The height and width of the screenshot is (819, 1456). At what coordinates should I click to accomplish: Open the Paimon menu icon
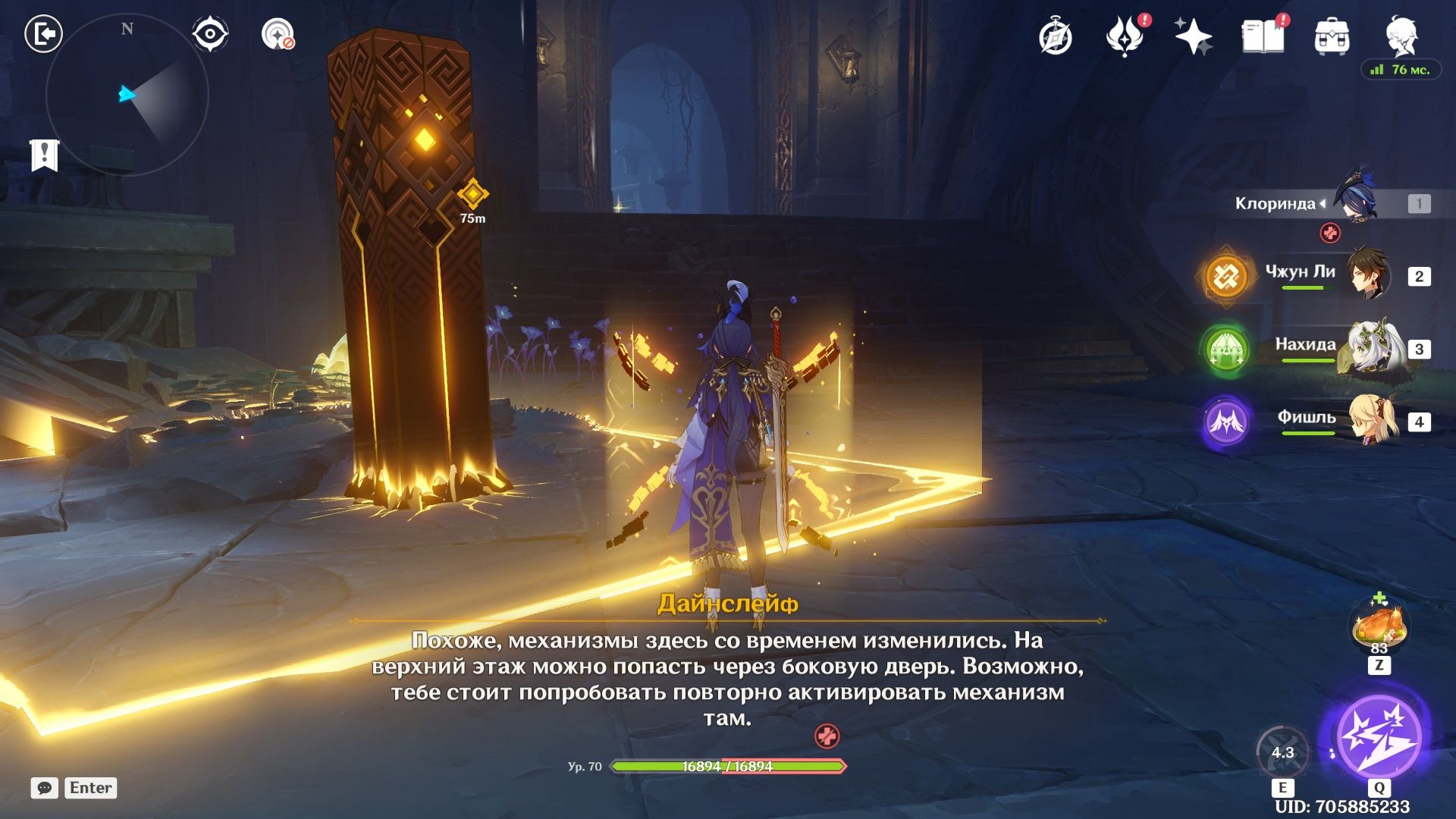coord(1401,35)
